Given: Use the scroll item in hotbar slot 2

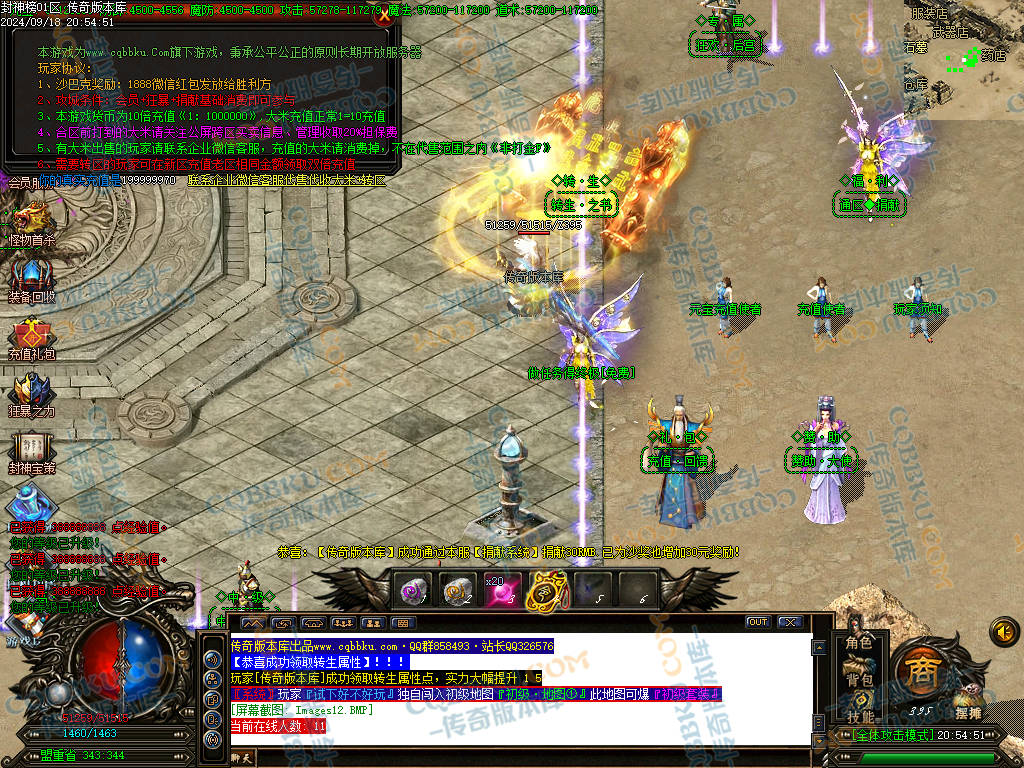Looking at the screenshot, I should pyautogui.click(x=457, y=590).
